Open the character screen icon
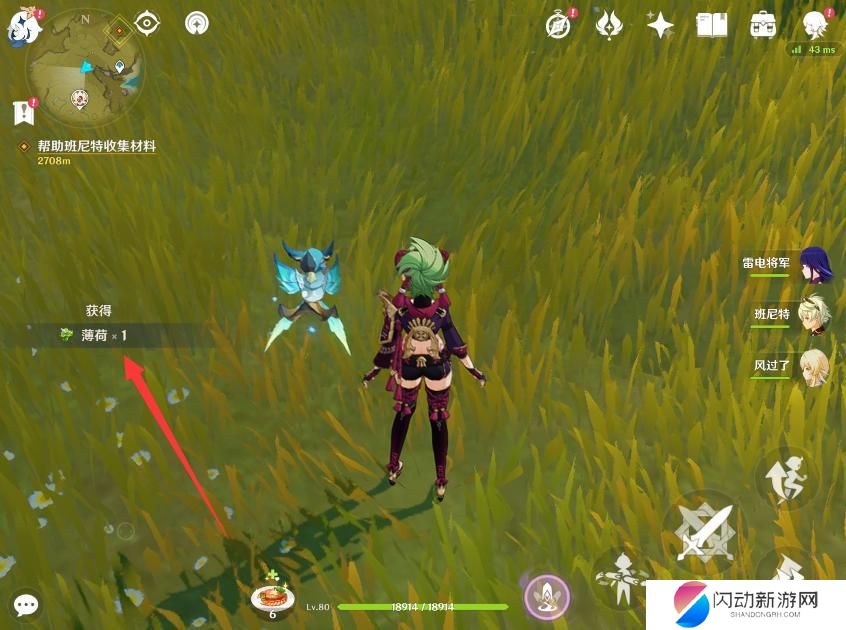 pos(816,25)
